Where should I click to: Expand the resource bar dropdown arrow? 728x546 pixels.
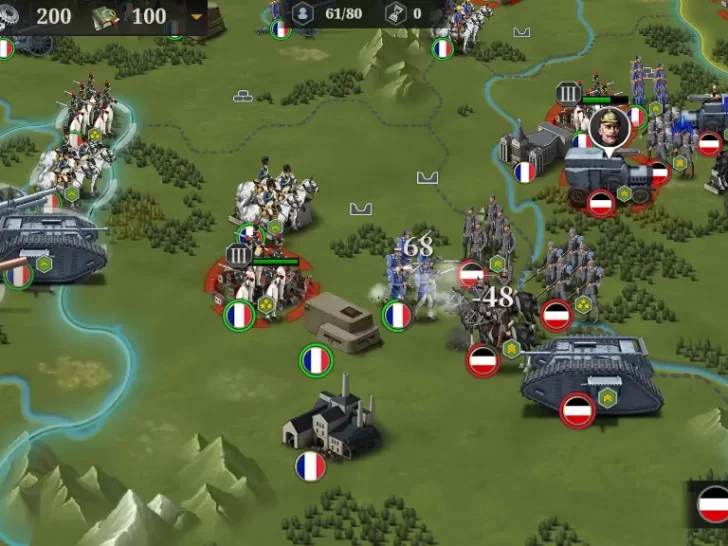point(196,17)
